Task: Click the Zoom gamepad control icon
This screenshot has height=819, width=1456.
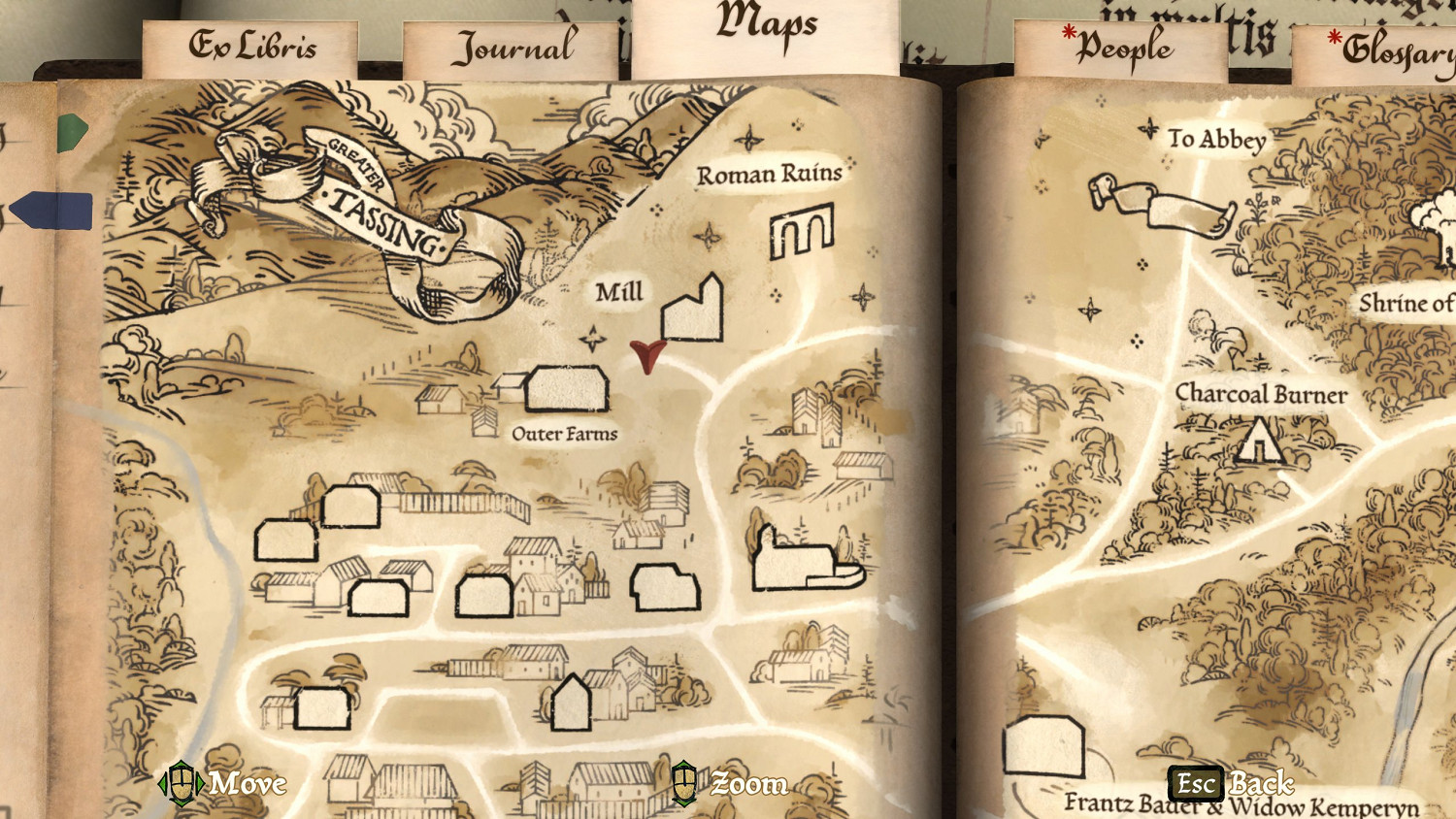Action: (685, 784)
